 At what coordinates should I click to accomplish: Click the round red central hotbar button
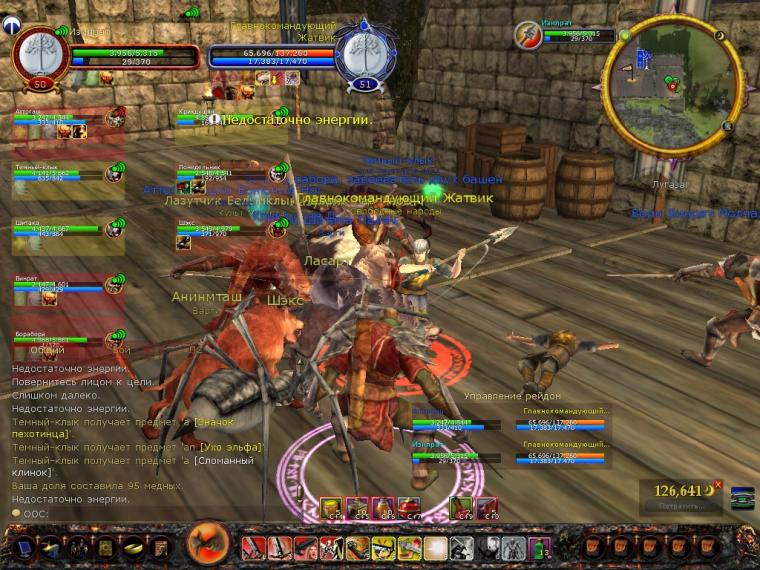click(x=209, y=544)
